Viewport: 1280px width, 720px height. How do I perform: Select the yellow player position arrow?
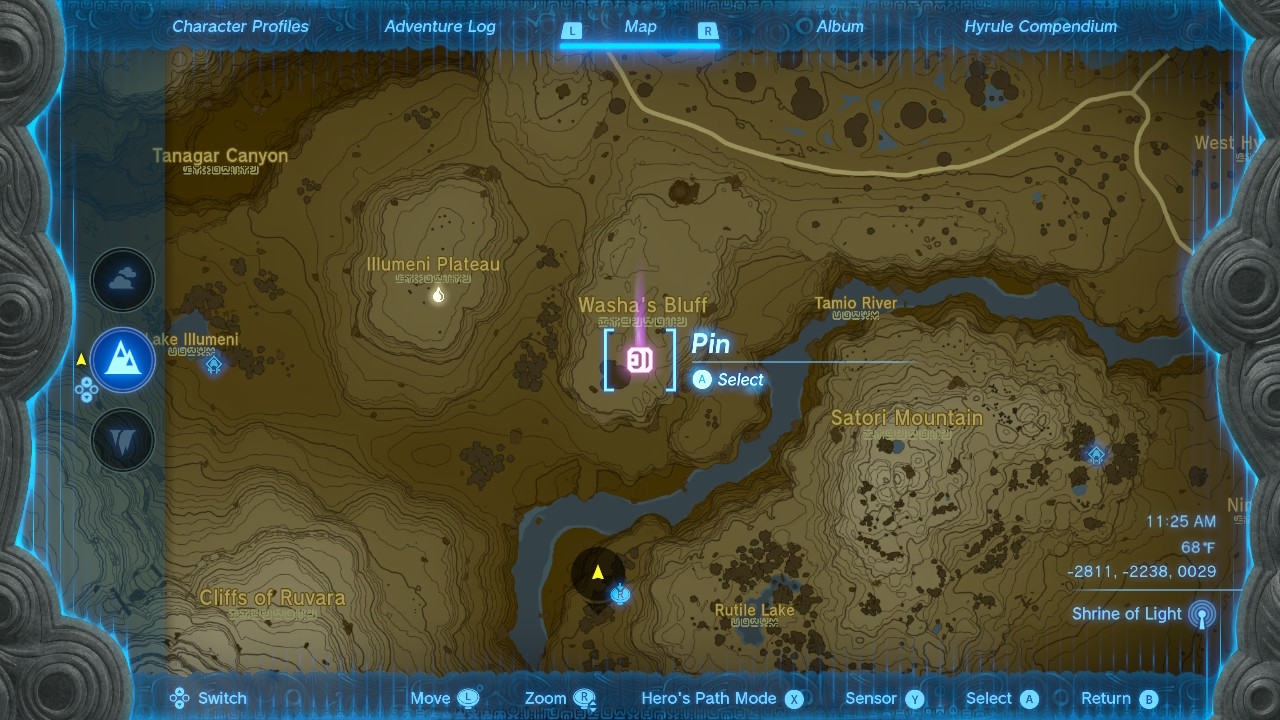598,572
